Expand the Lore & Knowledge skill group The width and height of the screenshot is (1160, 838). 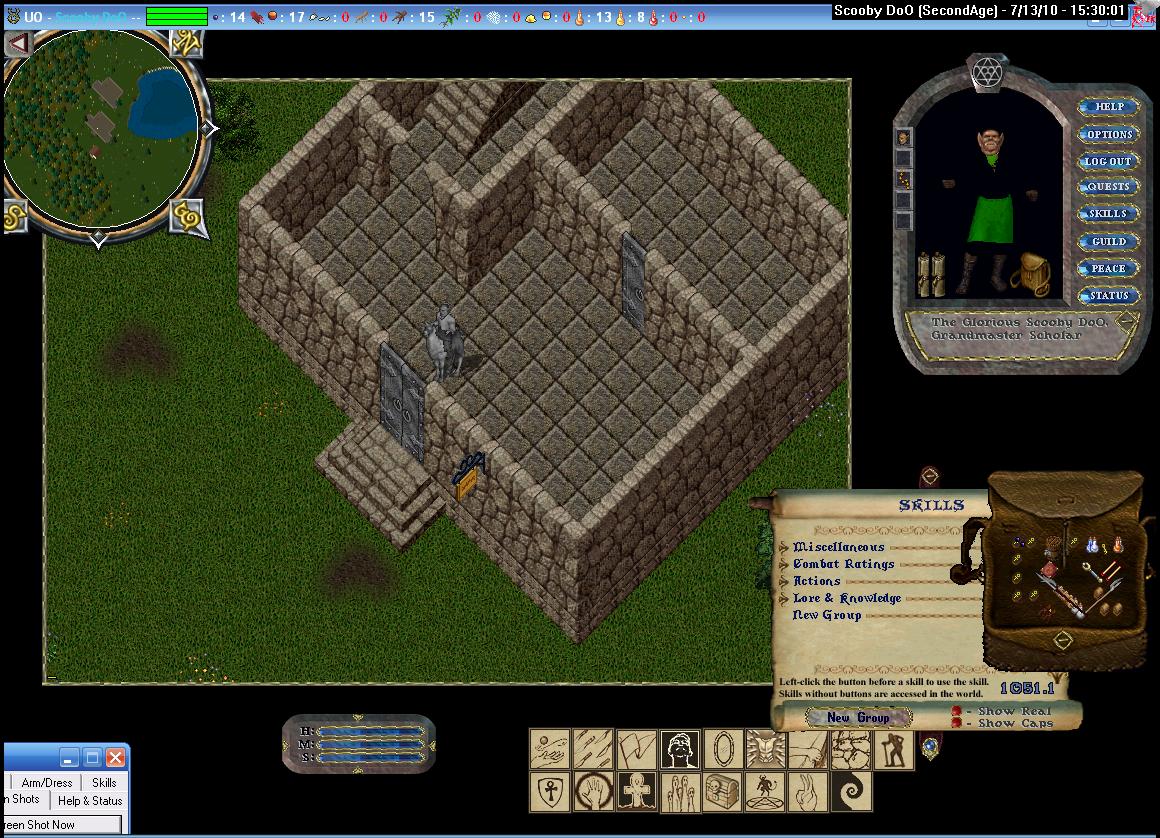(x=784, y=598)
